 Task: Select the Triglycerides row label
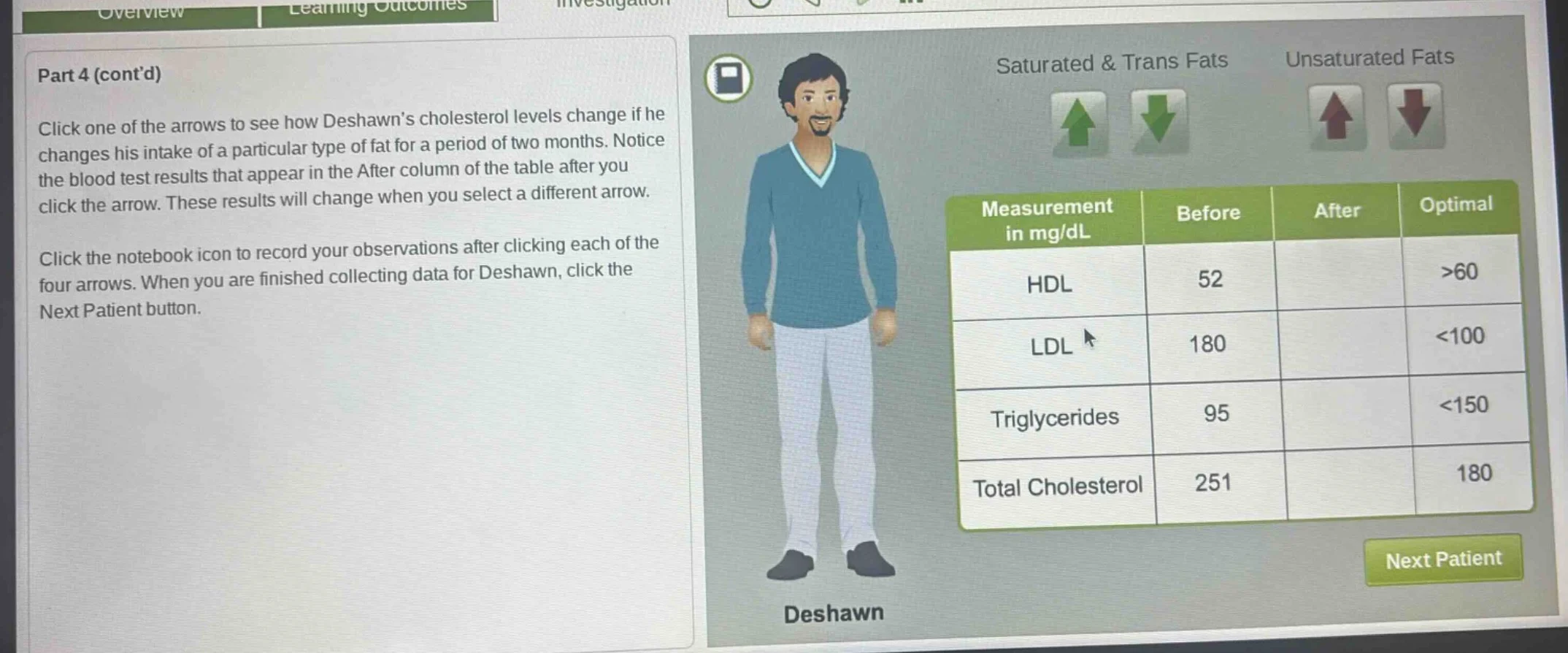tap(1054, 417)
